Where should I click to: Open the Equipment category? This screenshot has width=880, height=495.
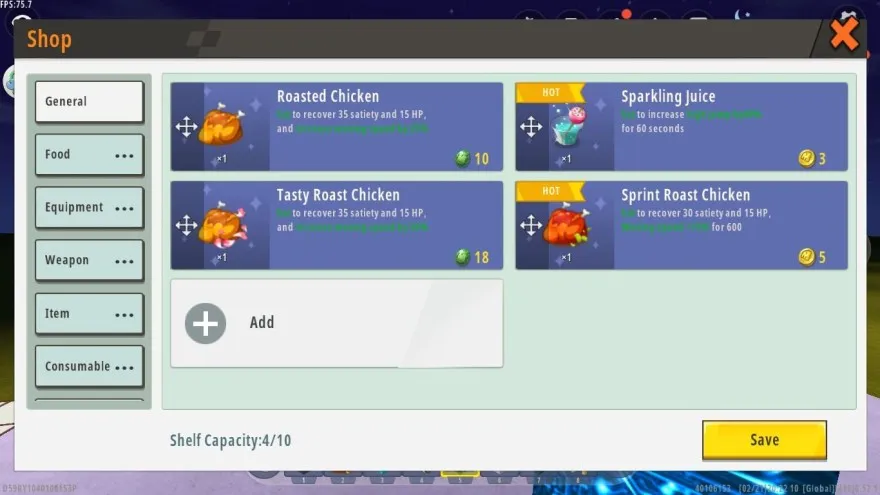point(89,208)
